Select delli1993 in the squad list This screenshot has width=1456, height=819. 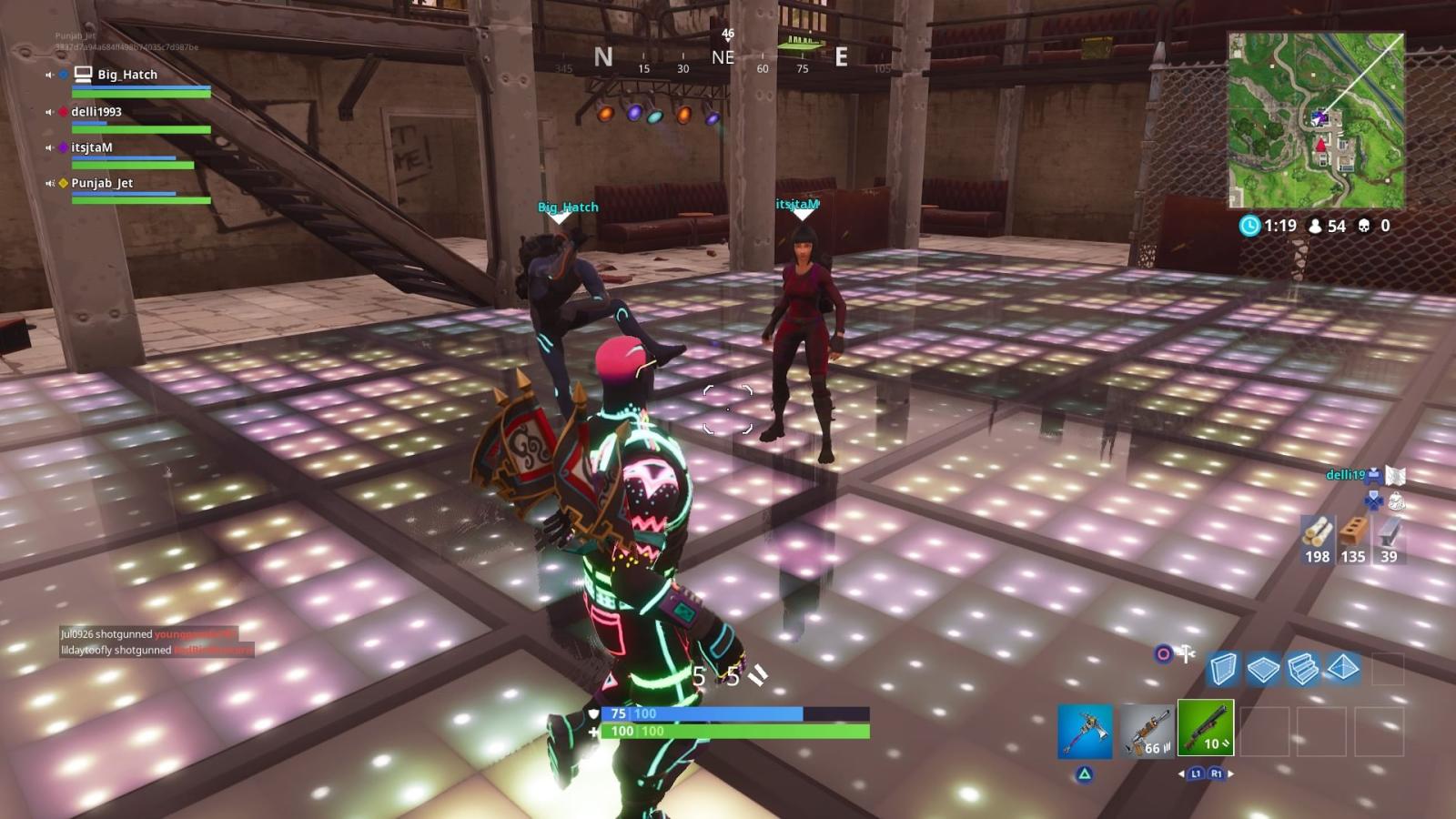point(96,112)
